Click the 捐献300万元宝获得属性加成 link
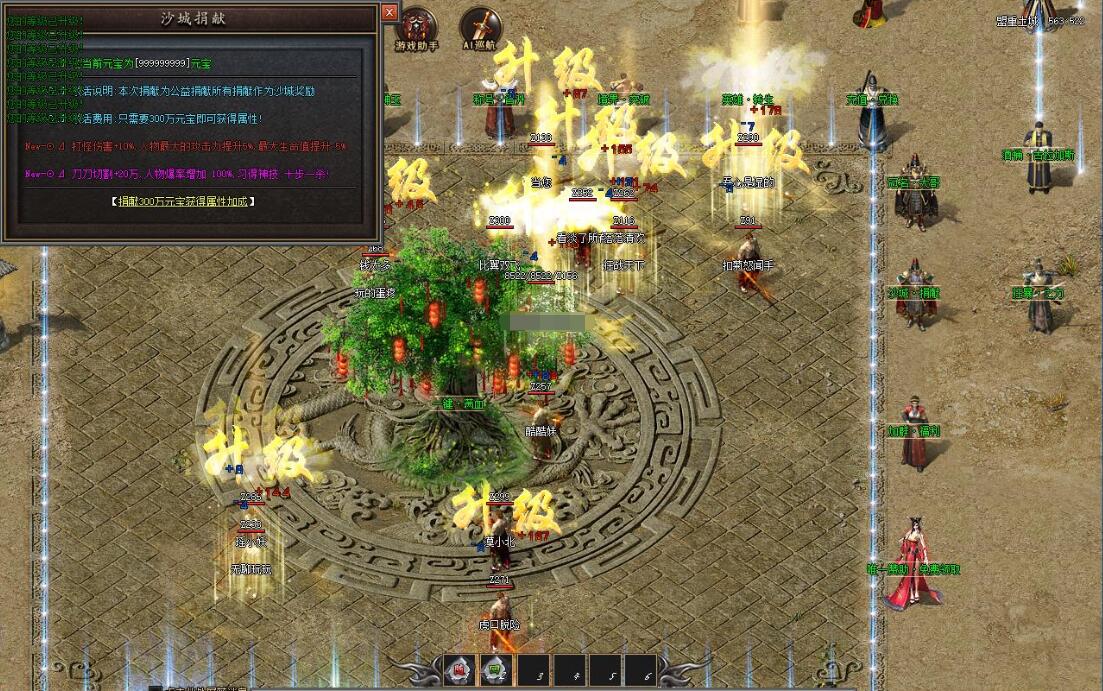 pyautogui.click(x=182, y=201)
